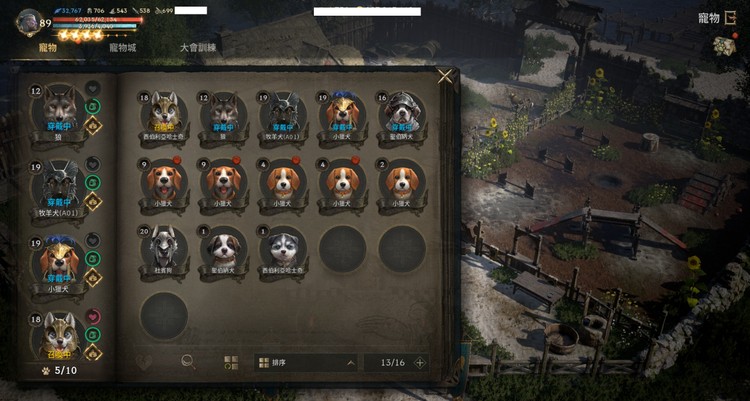
Task: Click the broken heart release icon
Action: tap(145, 362)
